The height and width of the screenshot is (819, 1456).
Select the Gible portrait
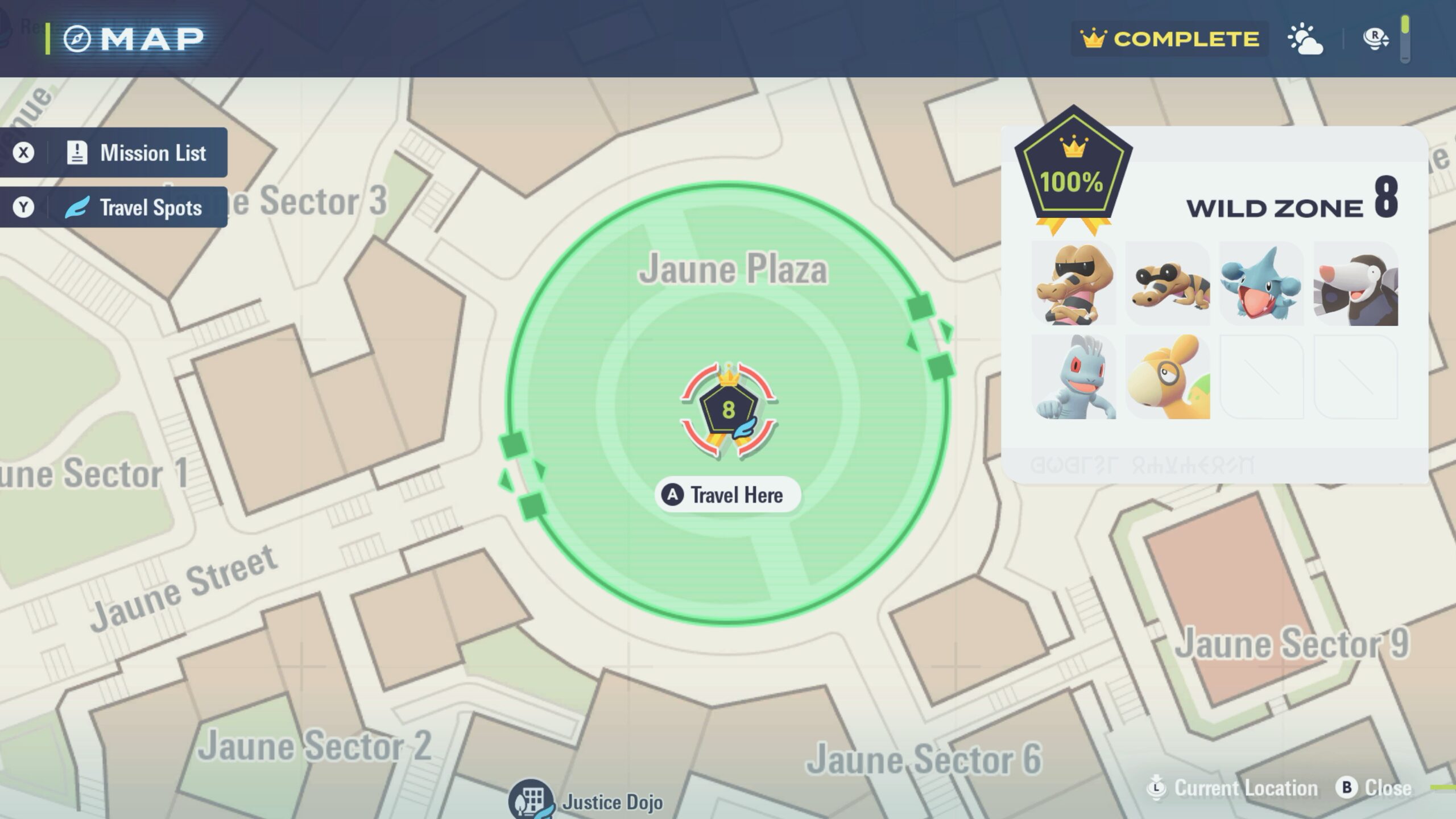(1261, 284)
